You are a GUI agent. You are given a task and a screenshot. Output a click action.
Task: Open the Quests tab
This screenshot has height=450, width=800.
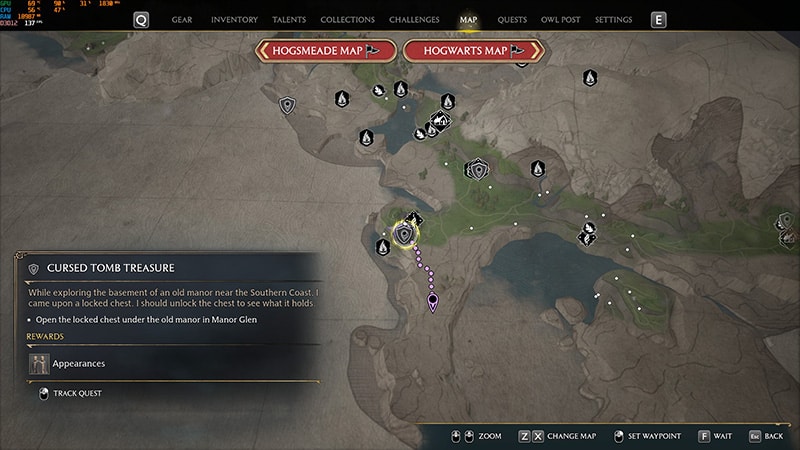coord(512,20)
